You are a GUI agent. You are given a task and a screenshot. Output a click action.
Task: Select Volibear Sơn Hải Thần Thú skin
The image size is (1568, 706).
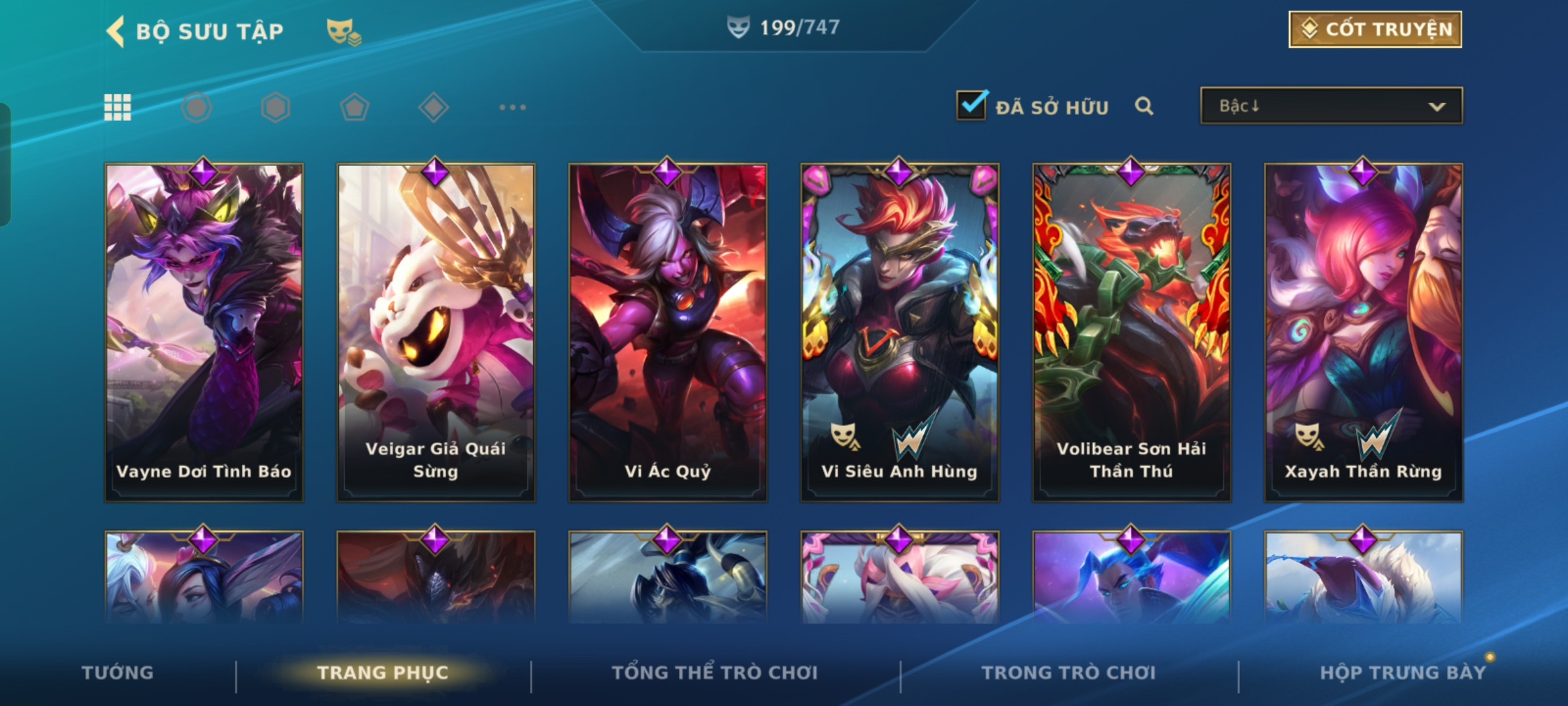point(1132,332)
